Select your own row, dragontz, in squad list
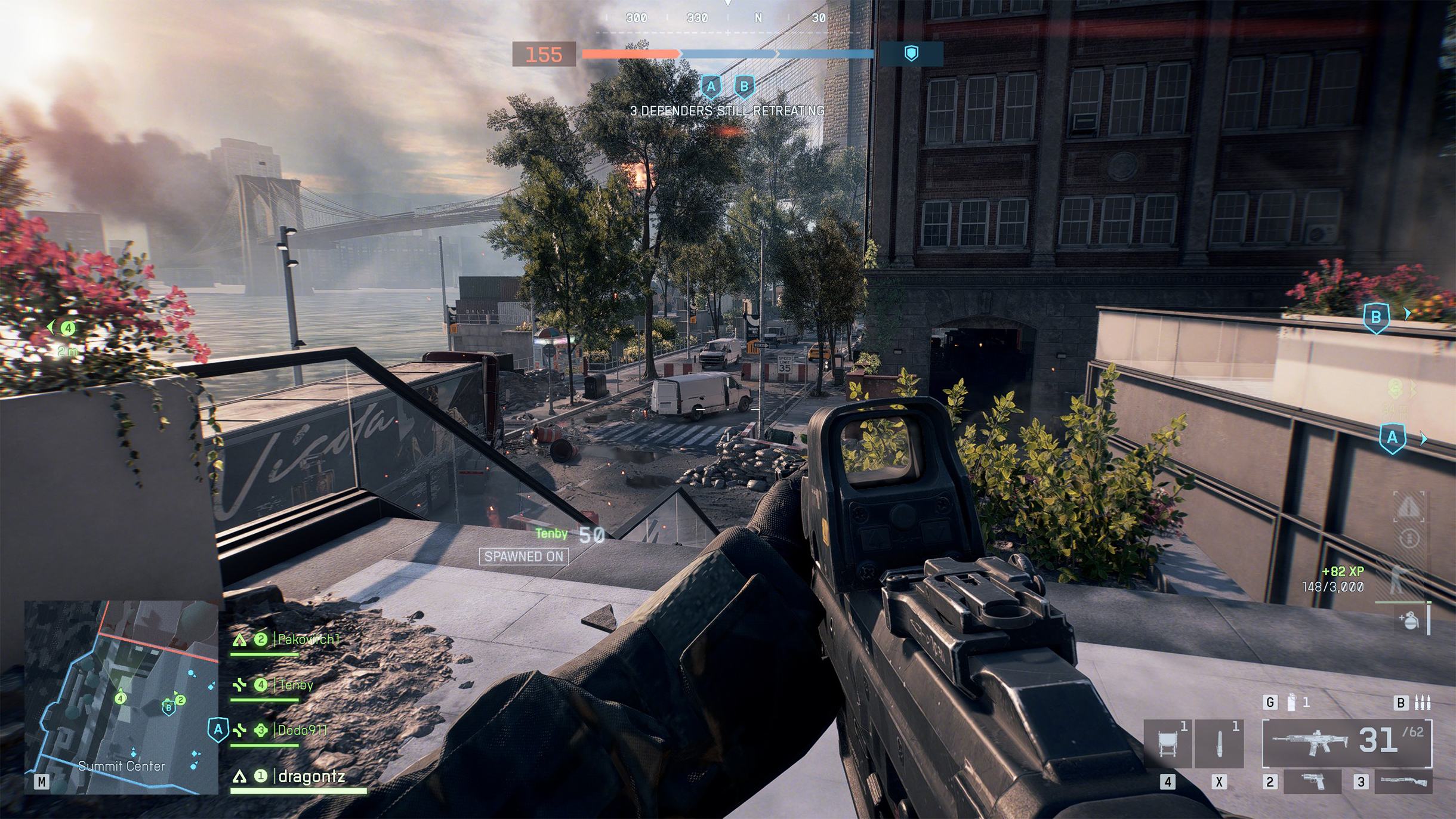The height and width of the screenshot is (819, 1456). point(311,776)
